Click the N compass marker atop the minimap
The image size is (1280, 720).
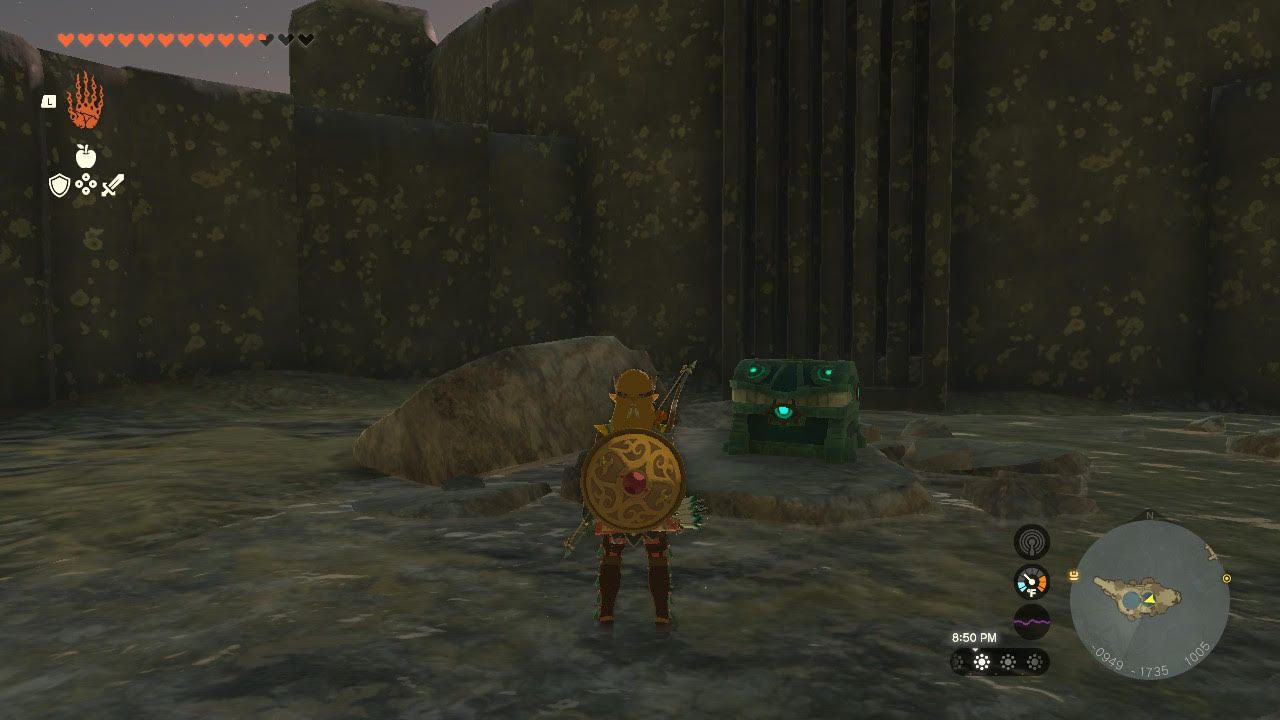click(x=1151, y=514)
